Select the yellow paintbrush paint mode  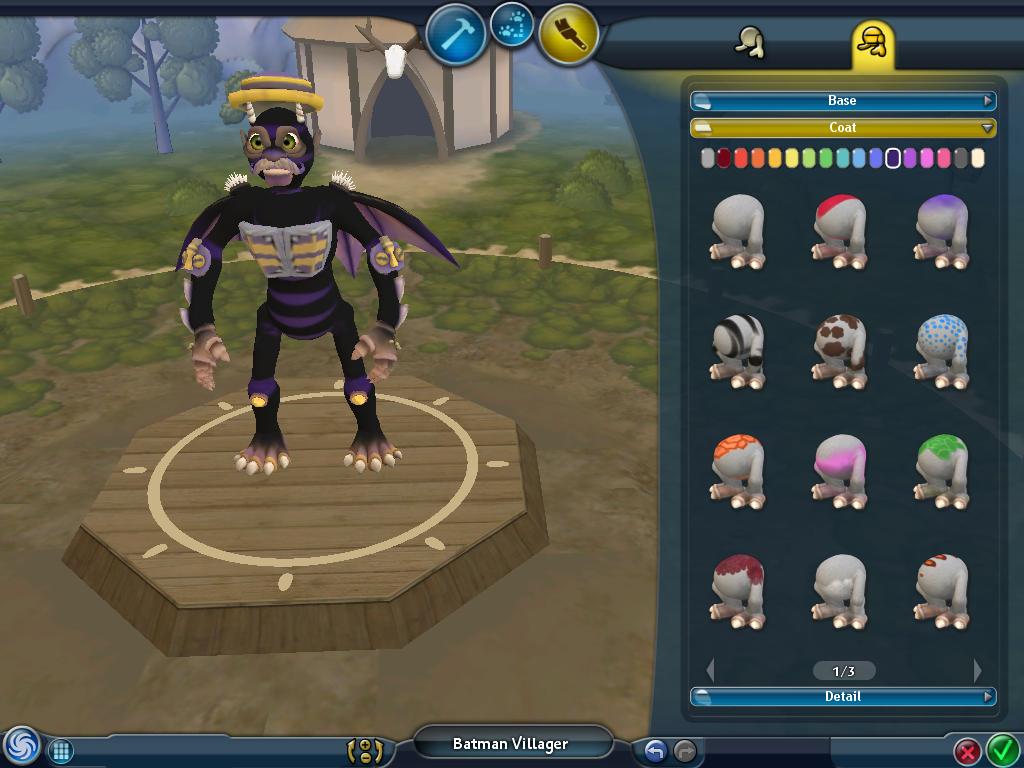pos(569,34)
